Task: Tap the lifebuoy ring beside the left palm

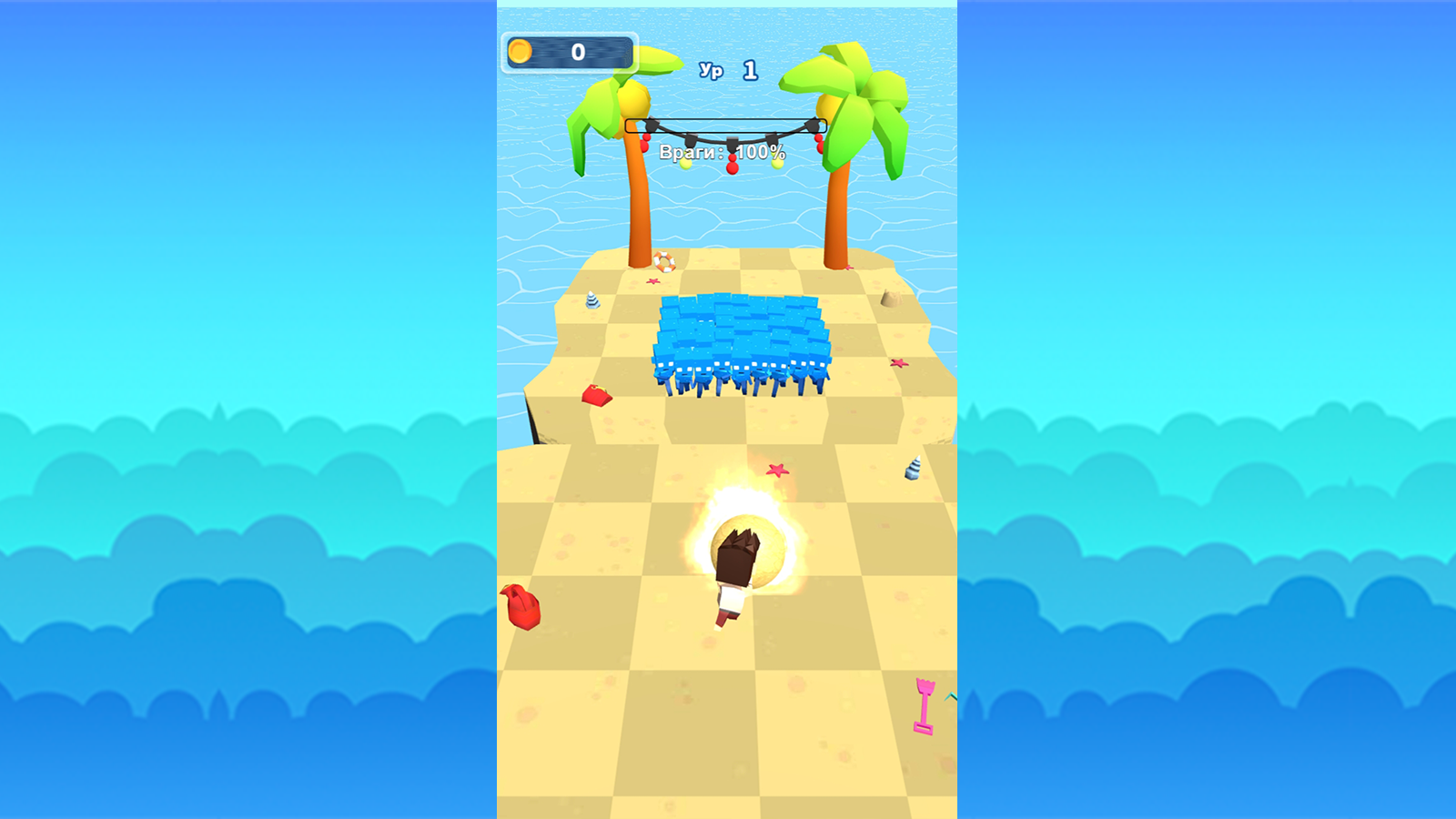Action: (x=664, y=261)
